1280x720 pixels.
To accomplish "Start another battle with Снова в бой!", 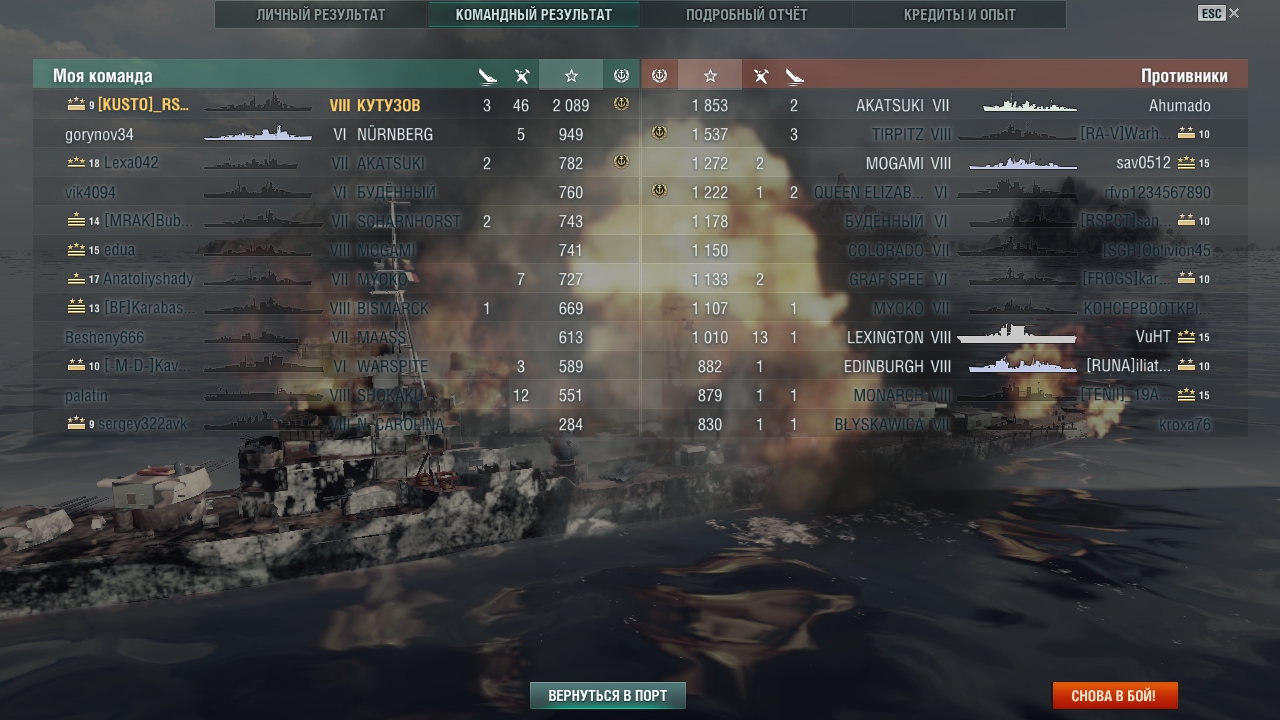I will [1114, 695].
